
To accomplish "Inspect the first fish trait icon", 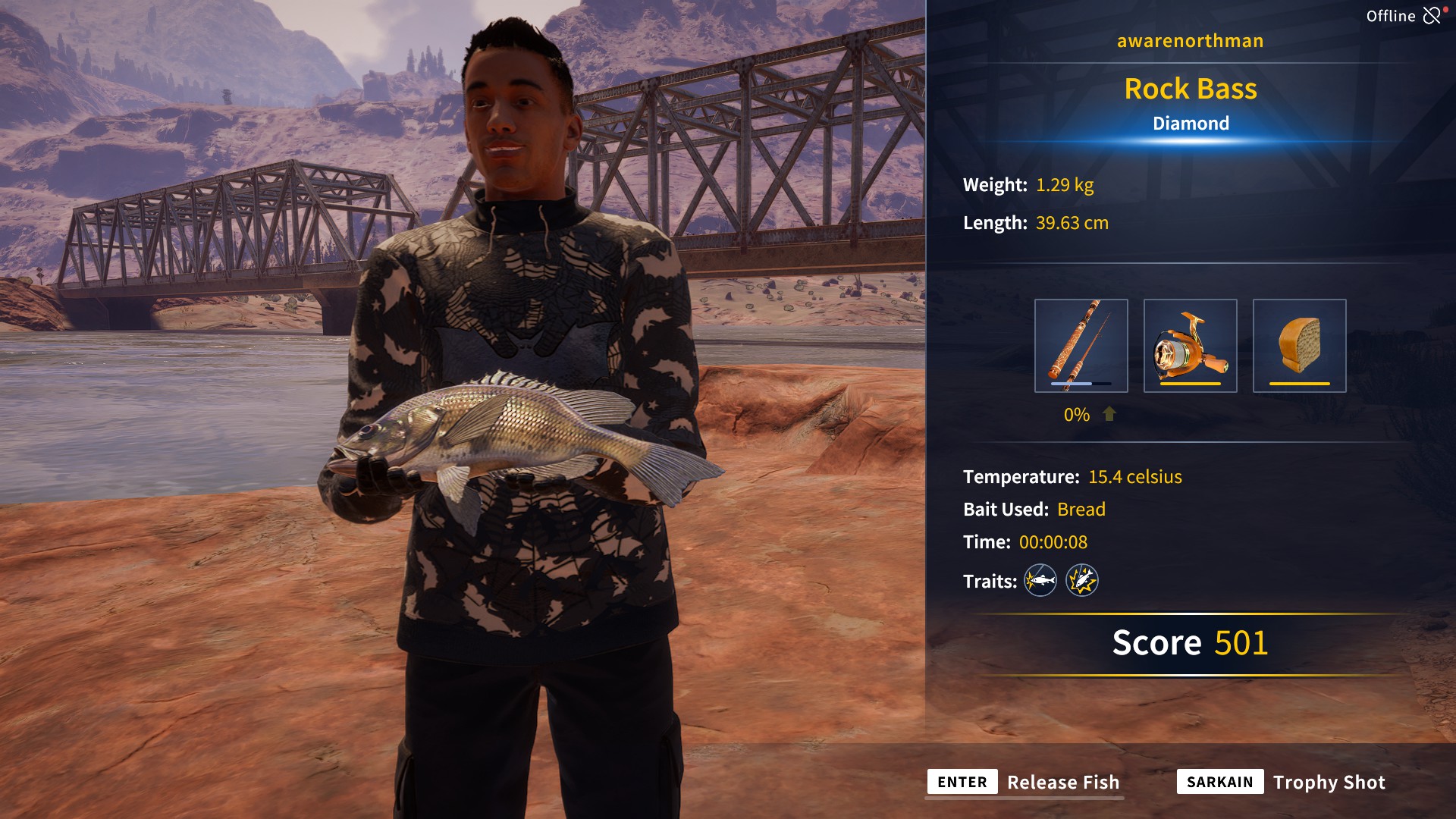I will [x=1040, y=581].
